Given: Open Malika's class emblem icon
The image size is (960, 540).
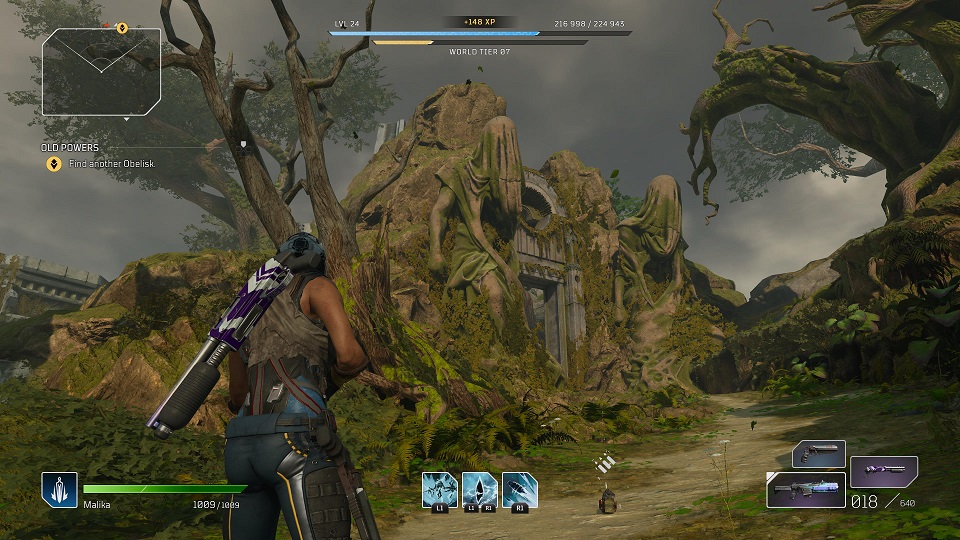Looking at the screenshot, I should (59, 490).
